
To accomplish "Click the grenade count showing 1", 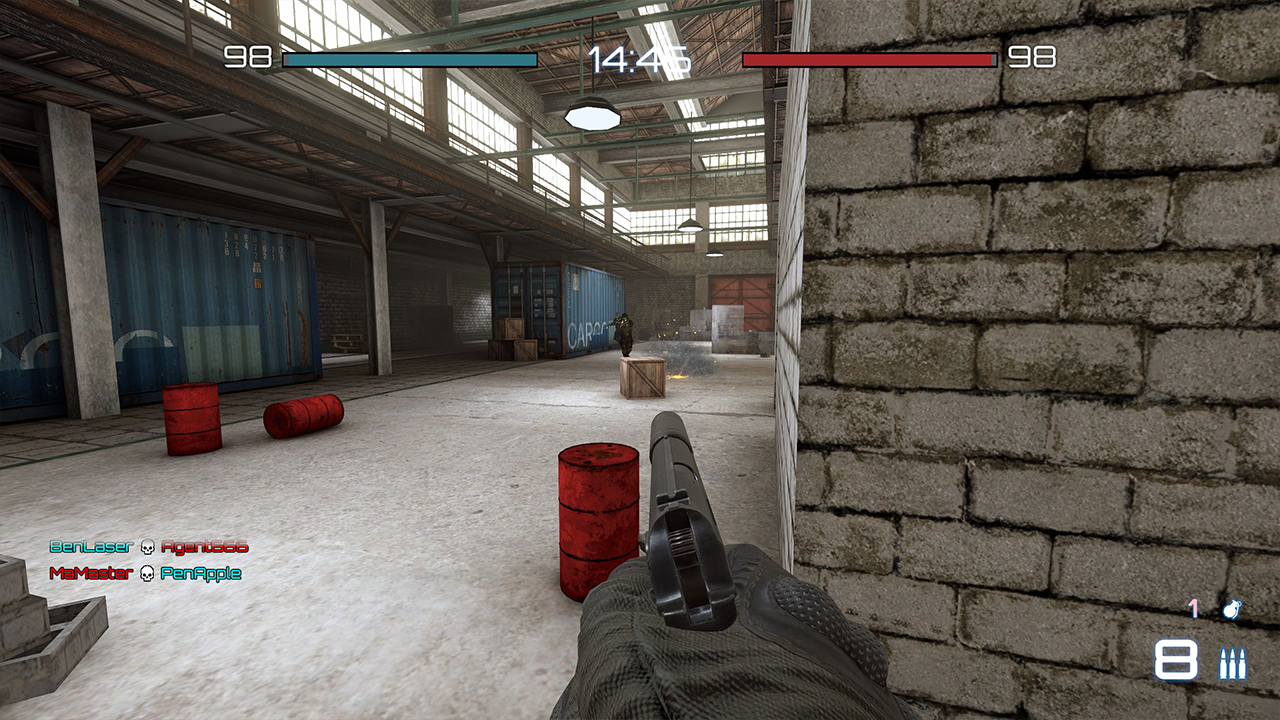I will (1194, 608).
